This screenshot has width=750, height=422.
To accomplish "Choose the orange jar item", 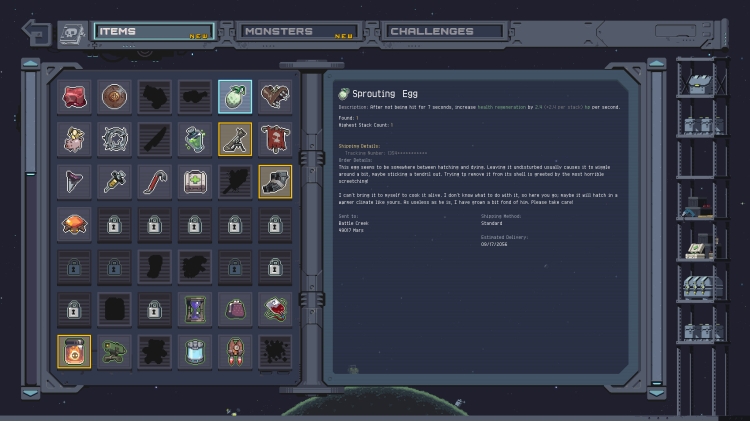I will coord(75,351).
